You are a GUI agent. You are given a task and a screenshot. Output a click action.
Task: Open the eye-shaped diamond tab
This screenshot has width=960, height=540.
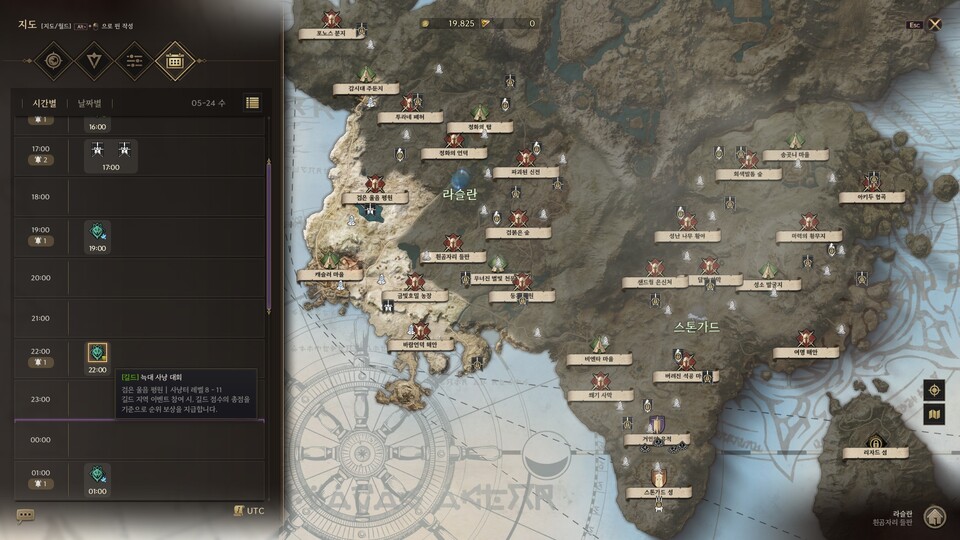53,61
